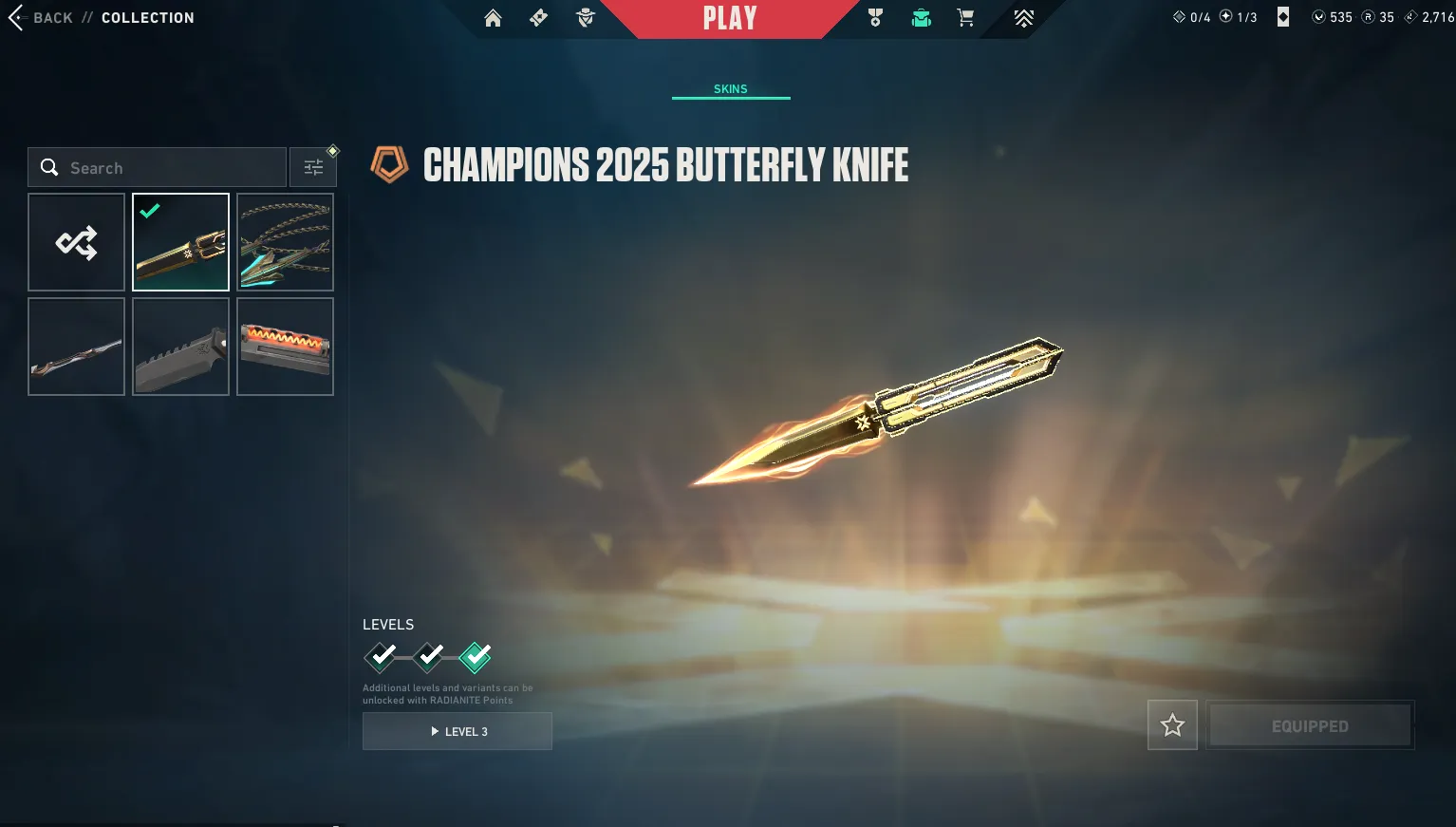Select Level 2 checkmark node

(428, 656)
